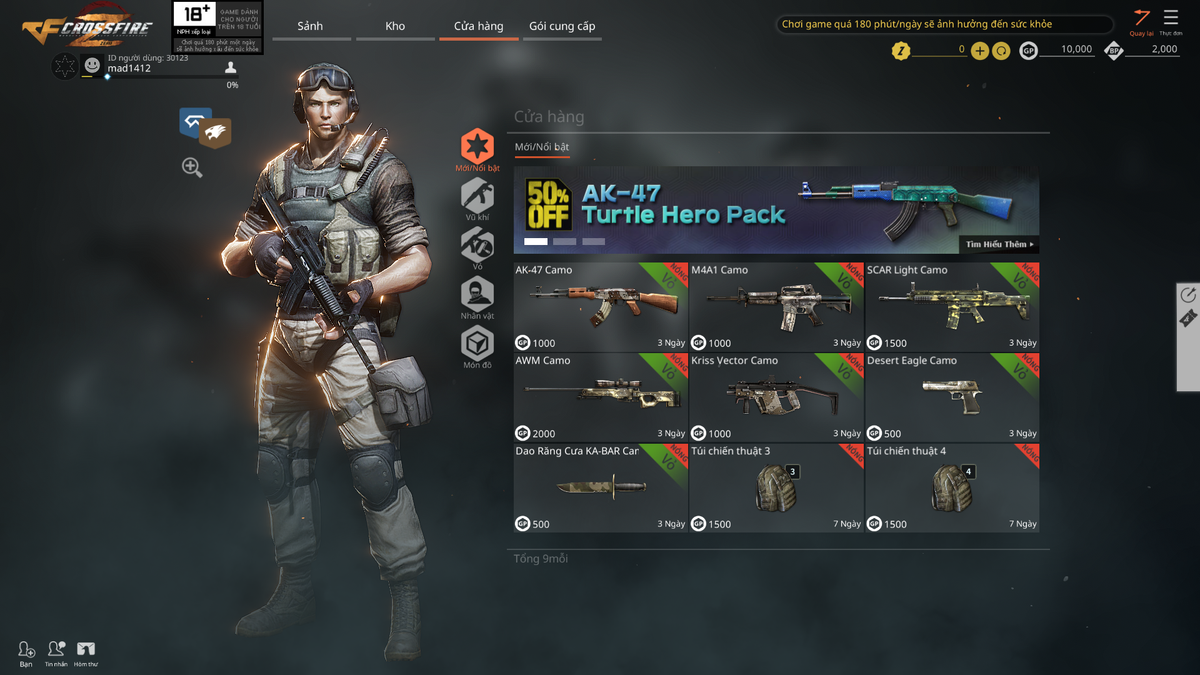The image size is (1200, 675).
Task: Select Túi chiến thuật 3 backpack
Action: (x=776, y=488)
